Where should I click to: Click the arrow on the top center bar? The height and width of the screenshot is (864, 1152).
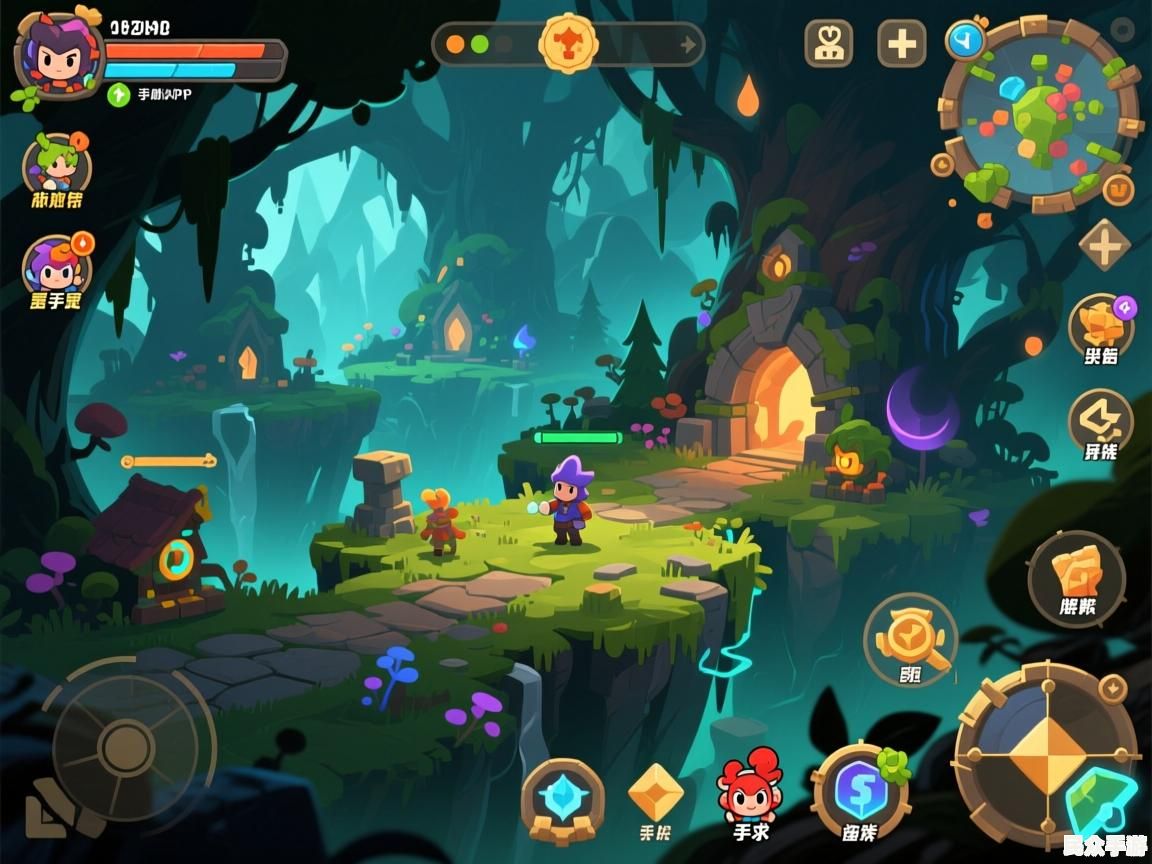(687, 44)
